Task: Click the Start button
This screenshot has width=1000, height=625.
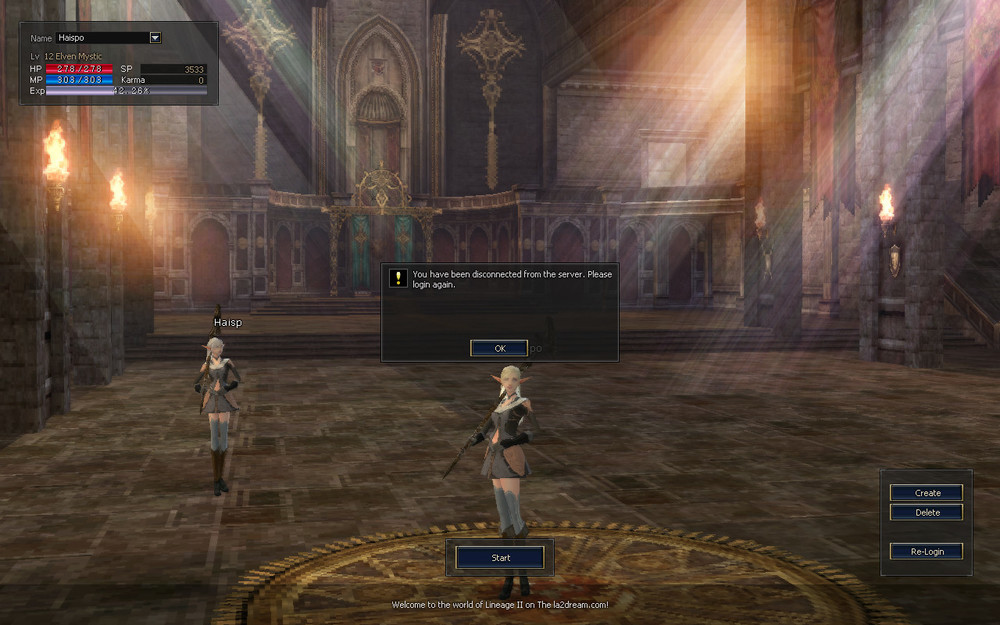Action: (x=500, y=557)
